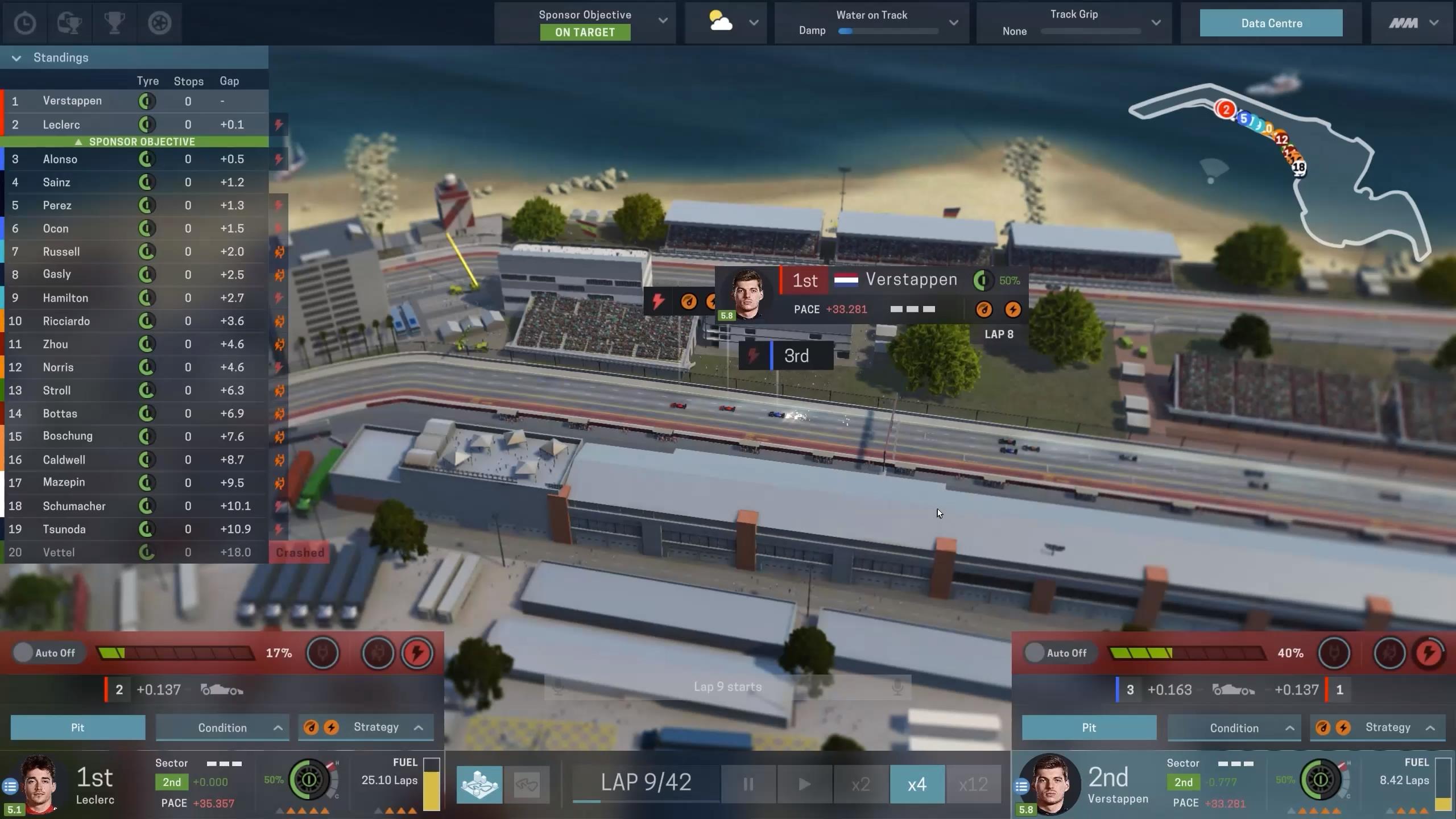Switch to the 3D track view

[479, 784]
